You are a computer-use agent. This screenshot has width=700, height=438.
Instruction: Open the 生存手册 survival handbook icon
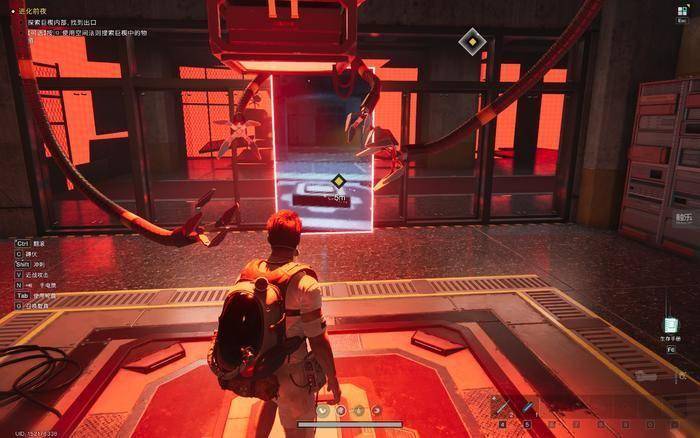pos(672,327)
